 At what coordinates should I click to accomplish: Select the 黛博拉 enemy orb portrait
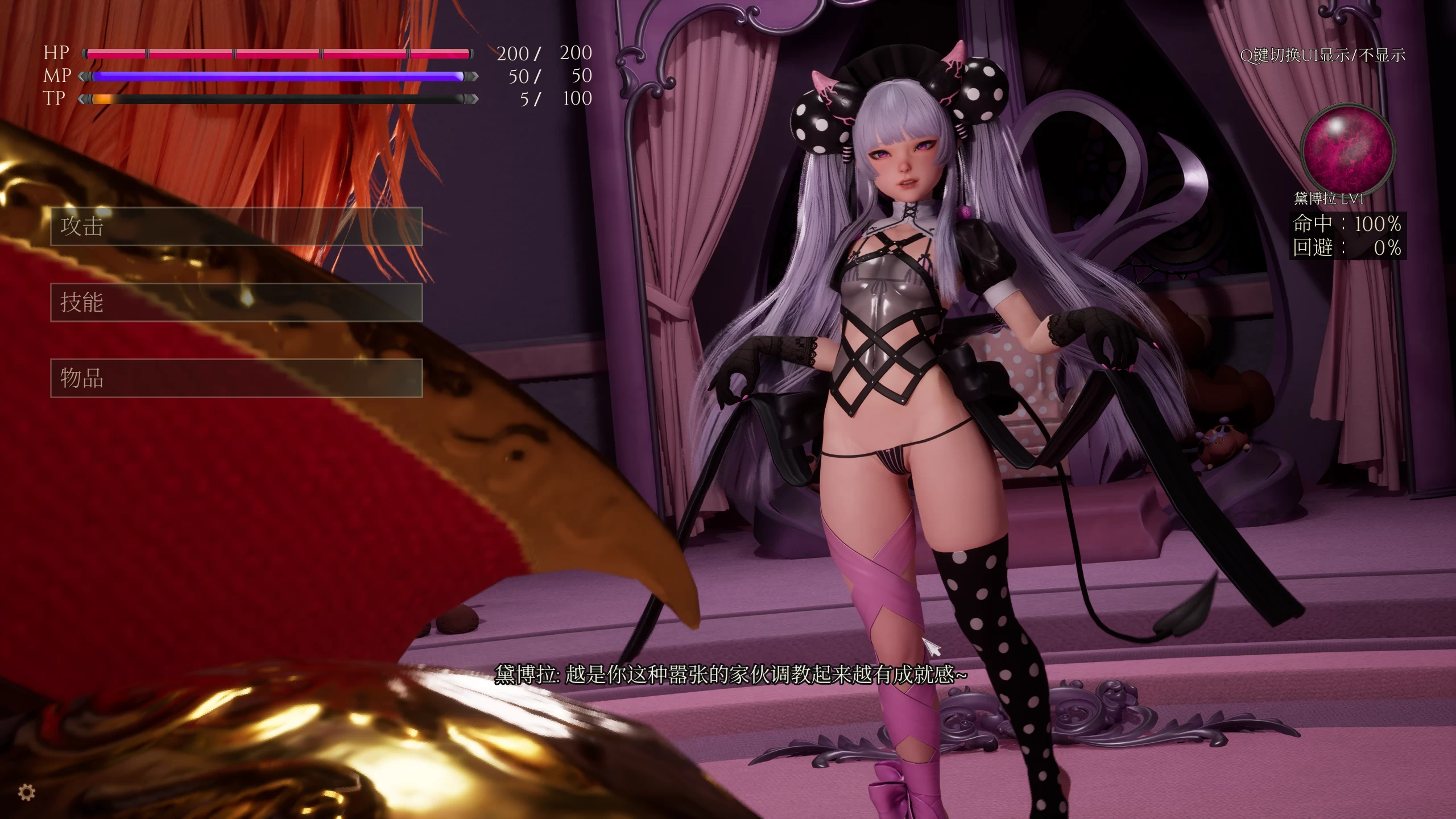coord(1349,148)
